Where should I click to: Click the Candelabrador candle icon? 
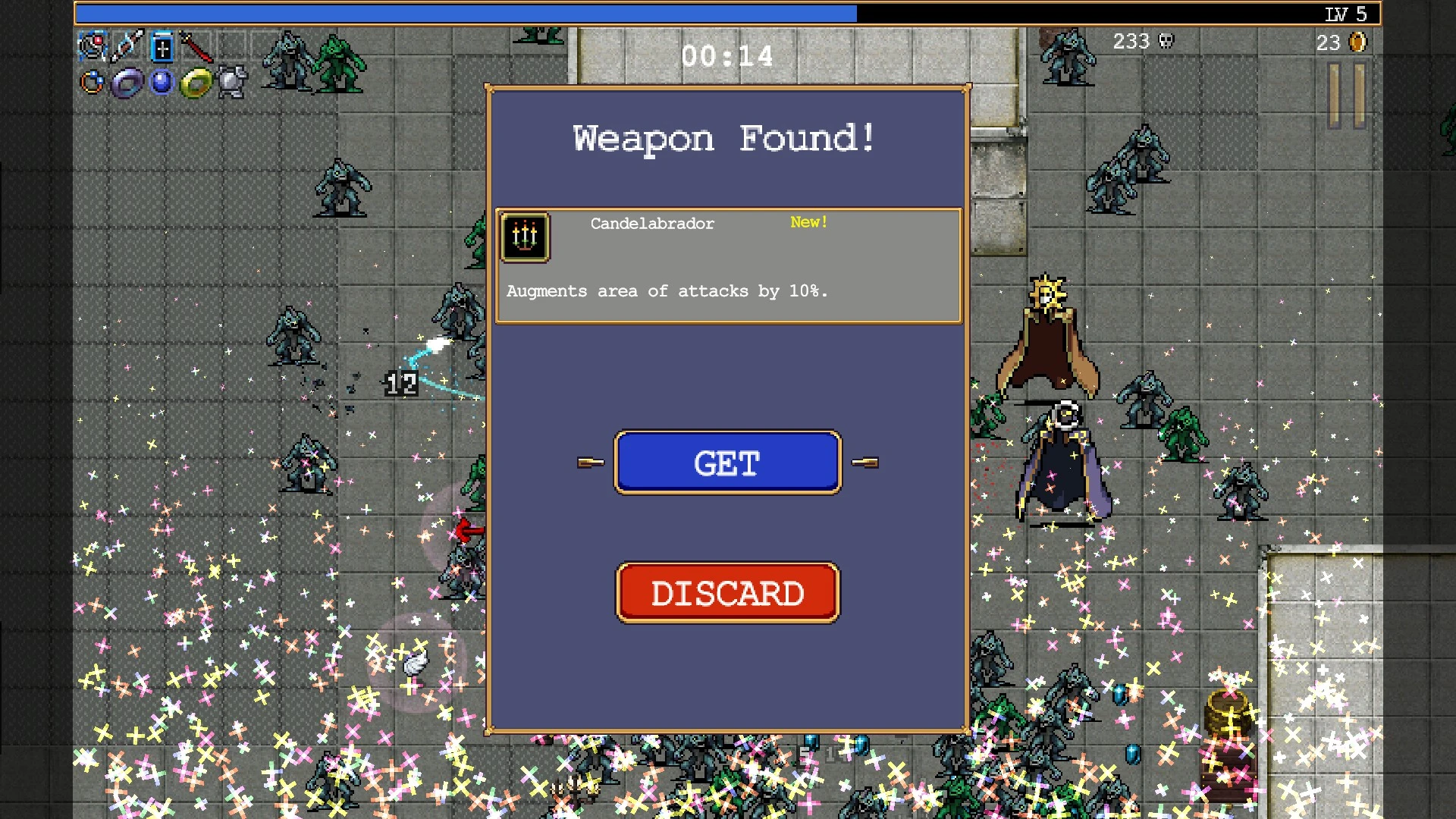(525, 237)
